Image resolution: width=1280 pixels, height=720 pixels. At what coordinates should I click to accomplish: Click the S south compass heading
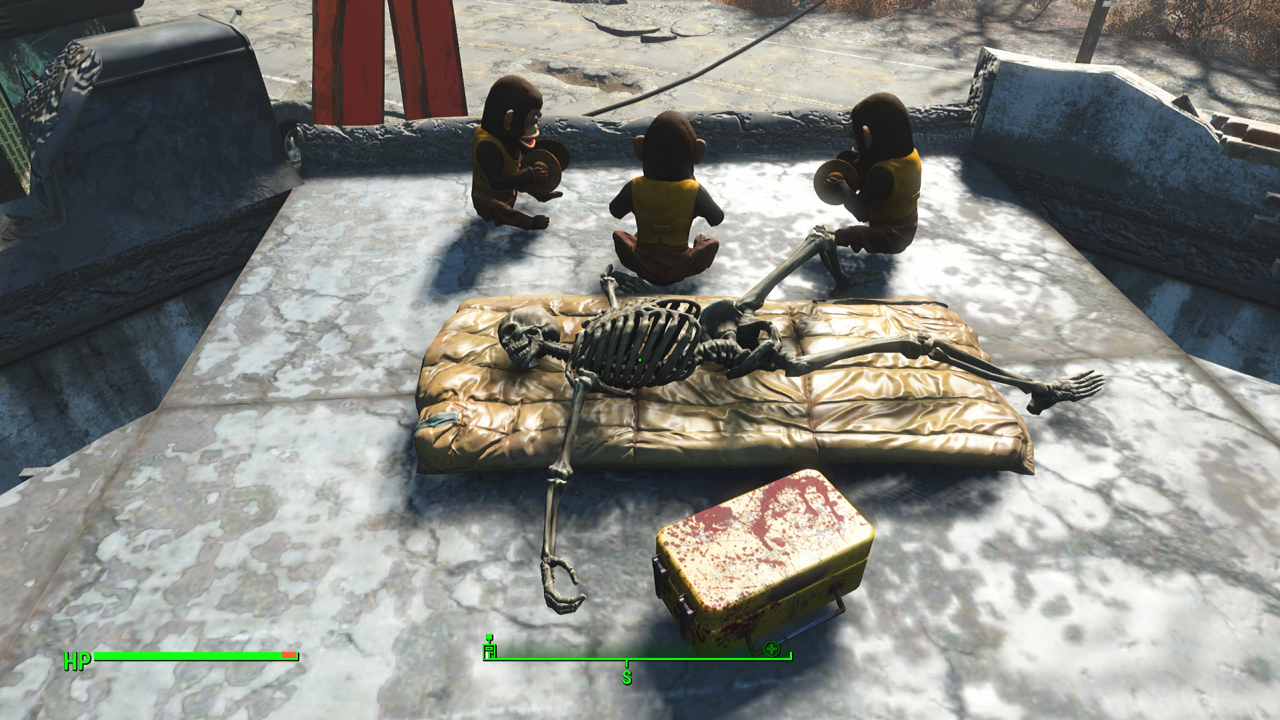627,677
